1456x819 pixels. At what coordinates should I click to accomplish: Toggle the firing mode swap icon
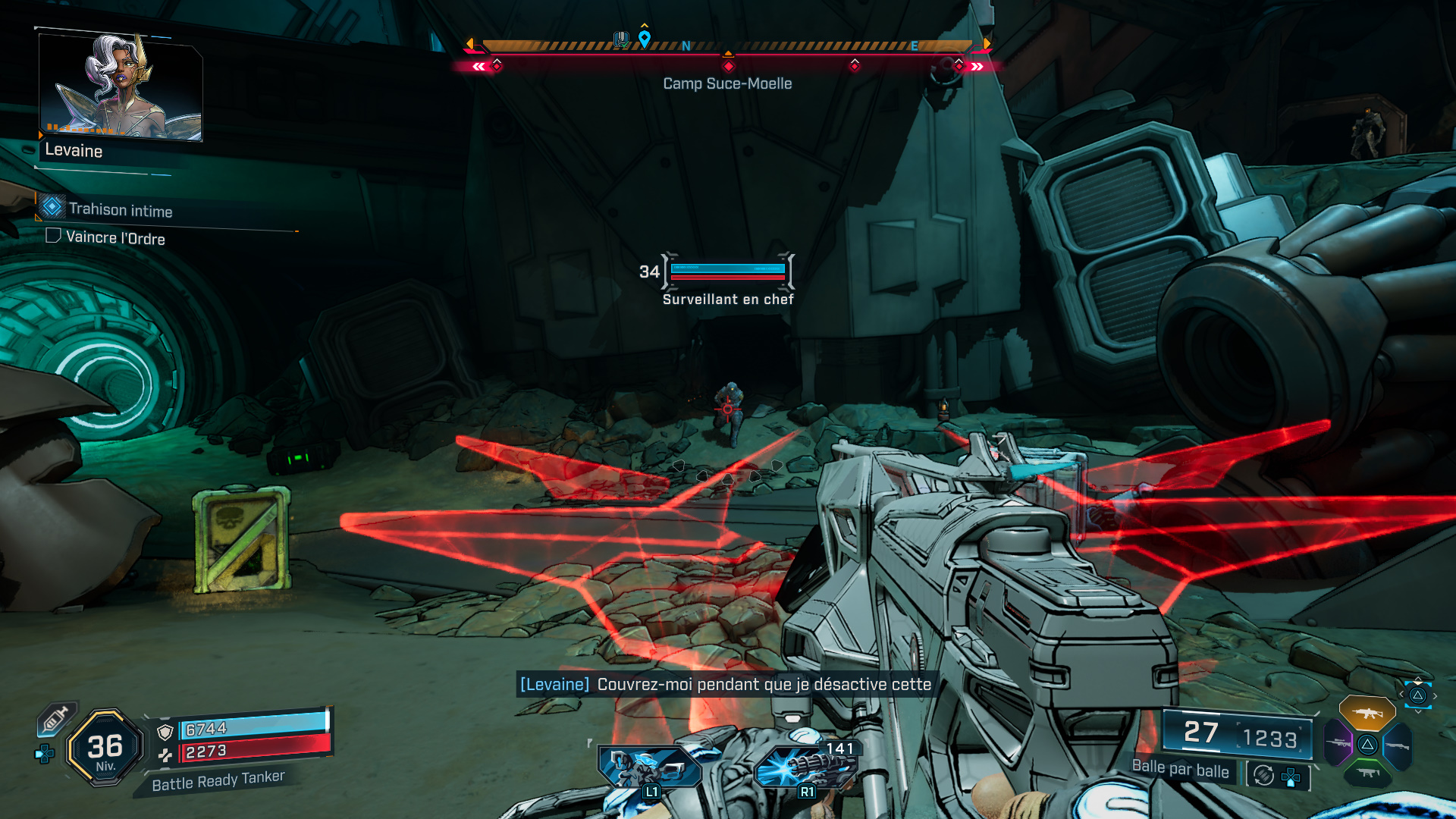coord(1263,775)
